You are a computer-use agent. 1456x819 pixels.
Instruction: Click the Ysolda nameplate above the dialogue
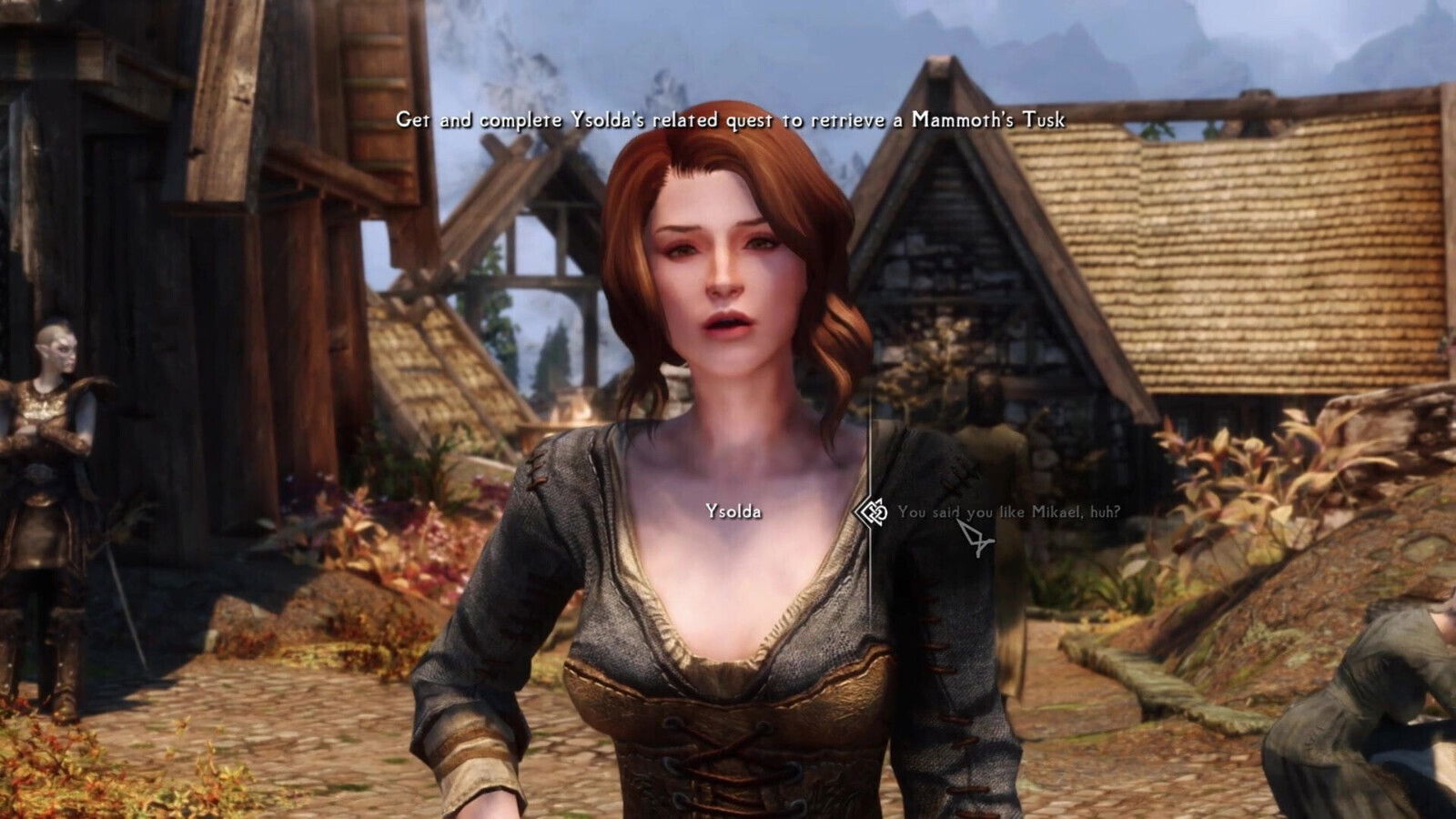pyautogui.click(x=733, y=511)
